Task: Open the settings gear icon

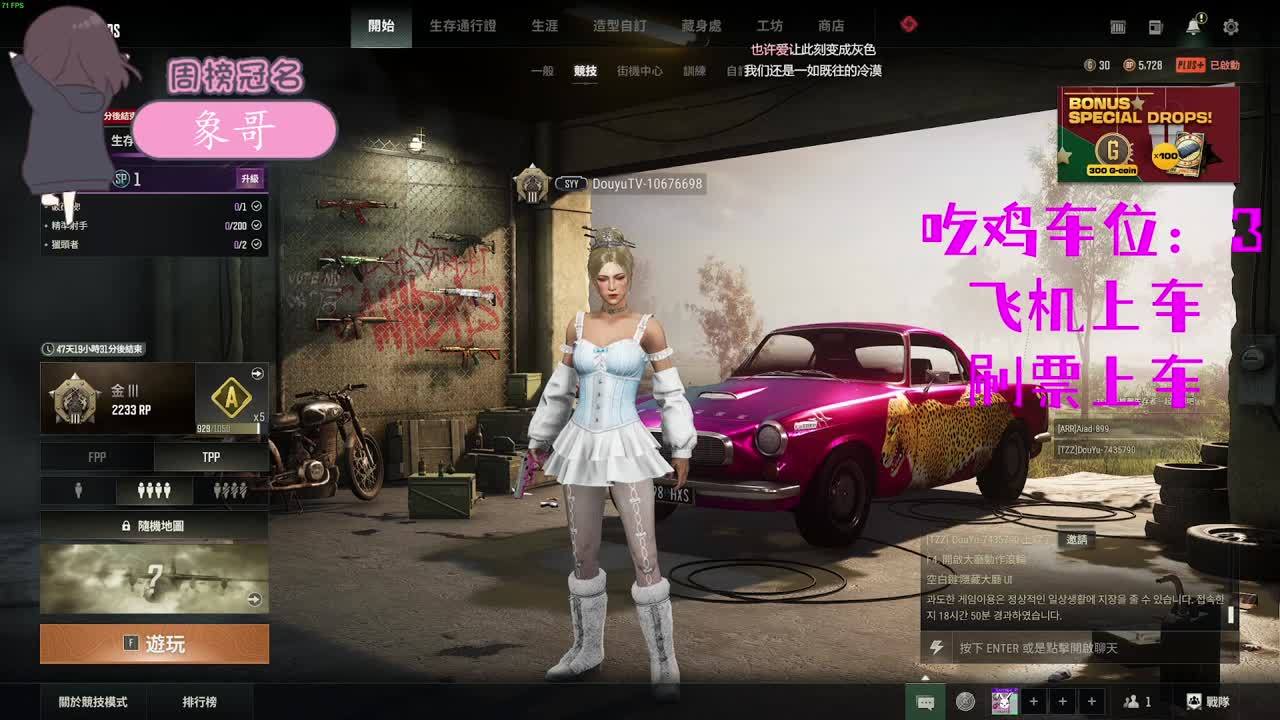Action: coord(1230,27)
